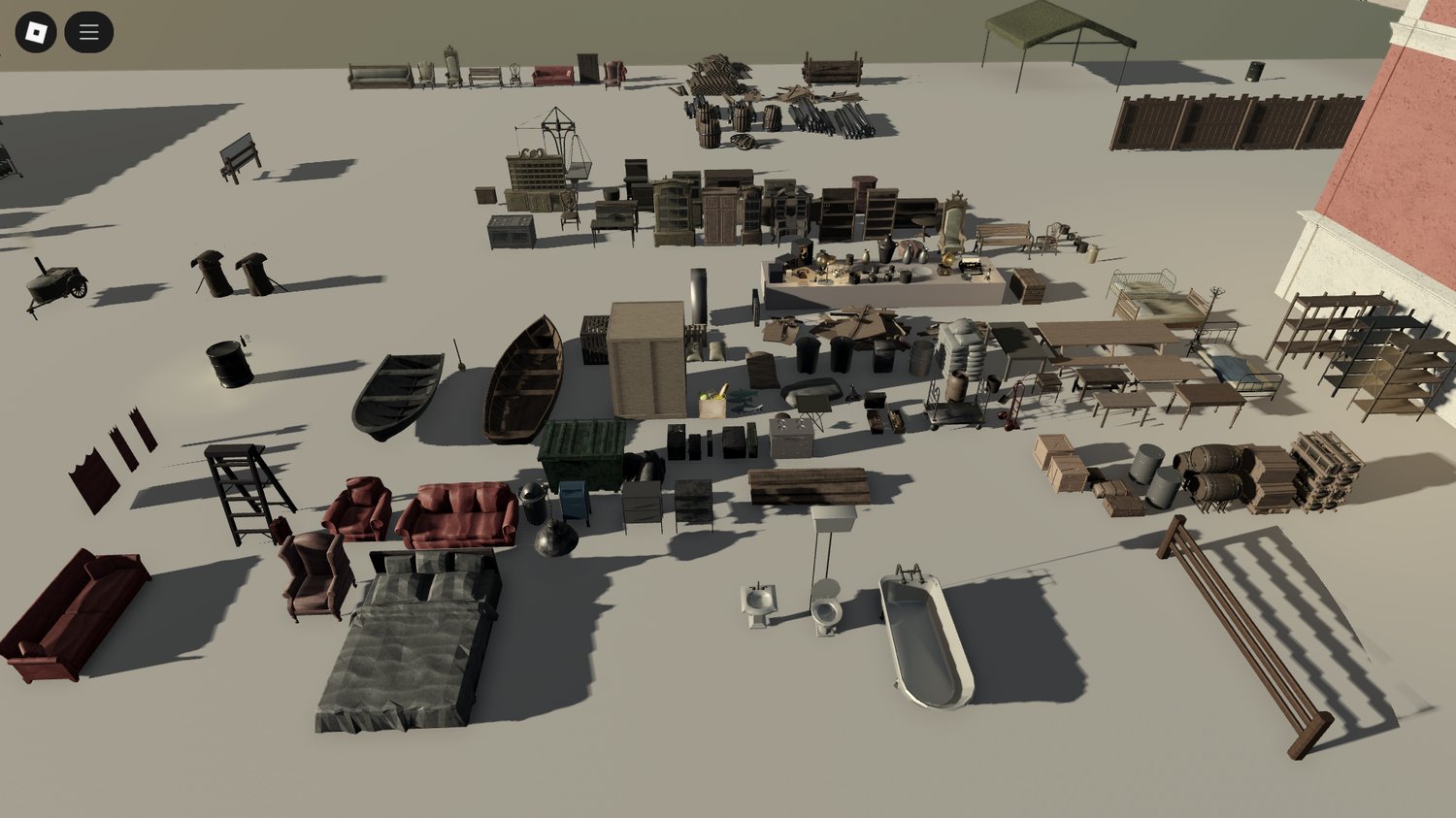Select the white pedestal sink
1456x818 pixels.
pos(758,602)
